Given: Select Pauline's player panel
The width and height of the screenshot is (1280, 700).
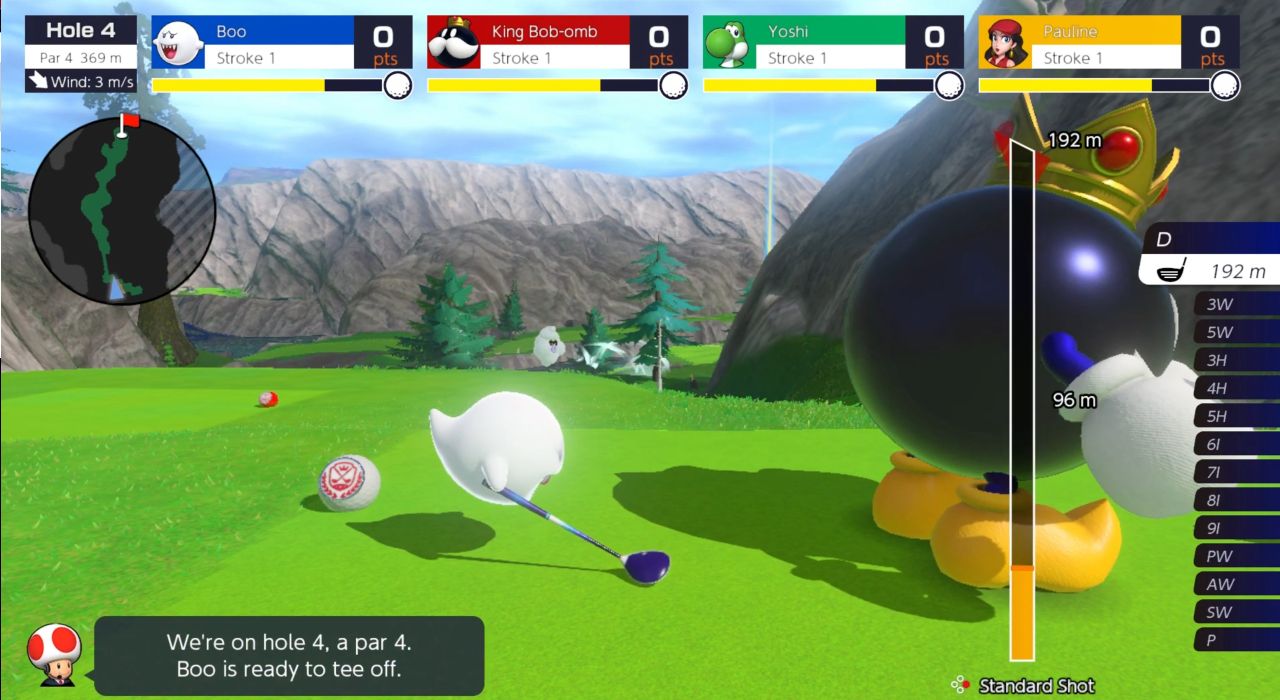Looking at the screenshot, I should 1108,43.
